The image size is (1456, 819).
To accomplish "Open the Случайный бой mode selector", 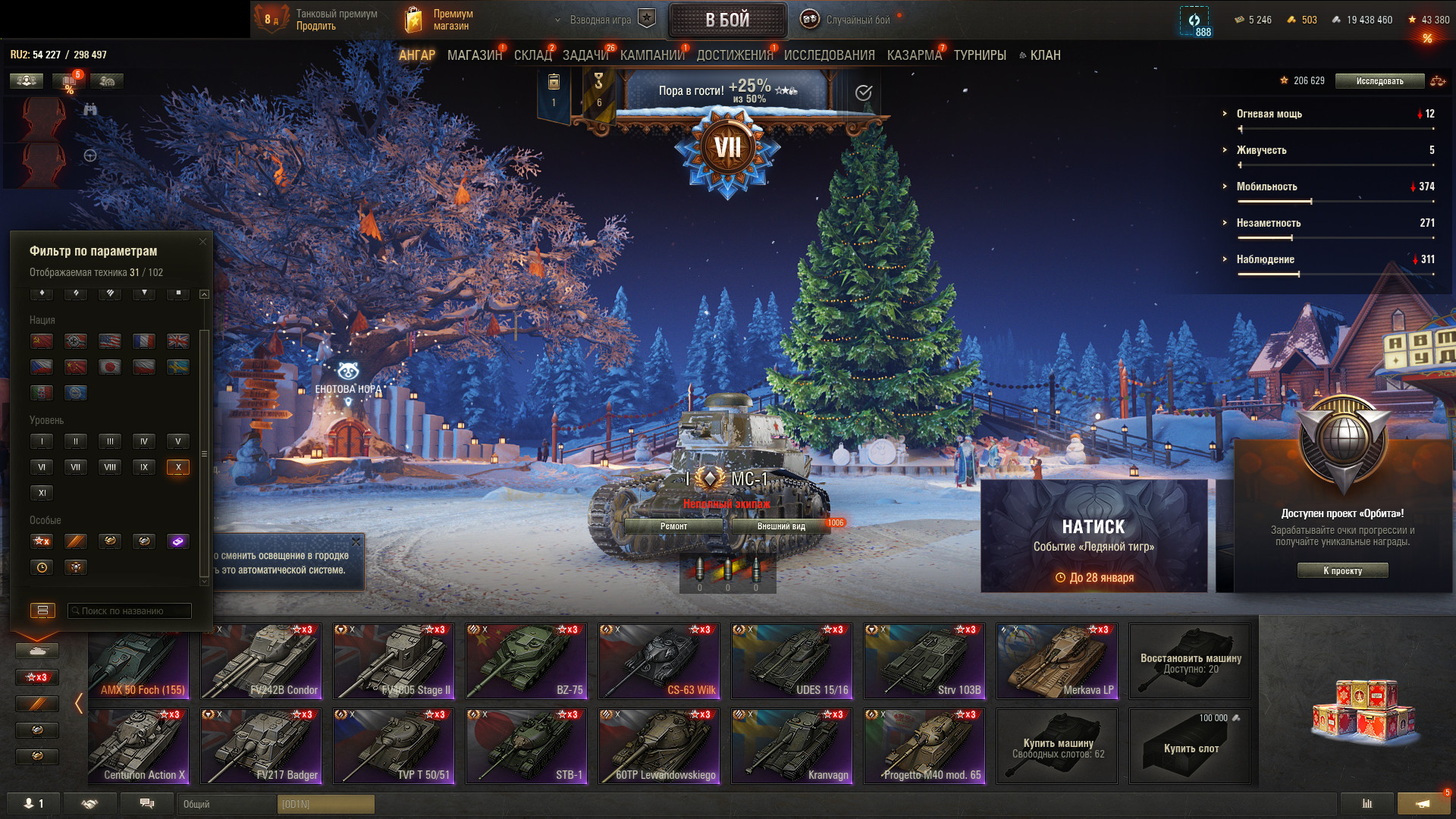I will coord(849,20).
